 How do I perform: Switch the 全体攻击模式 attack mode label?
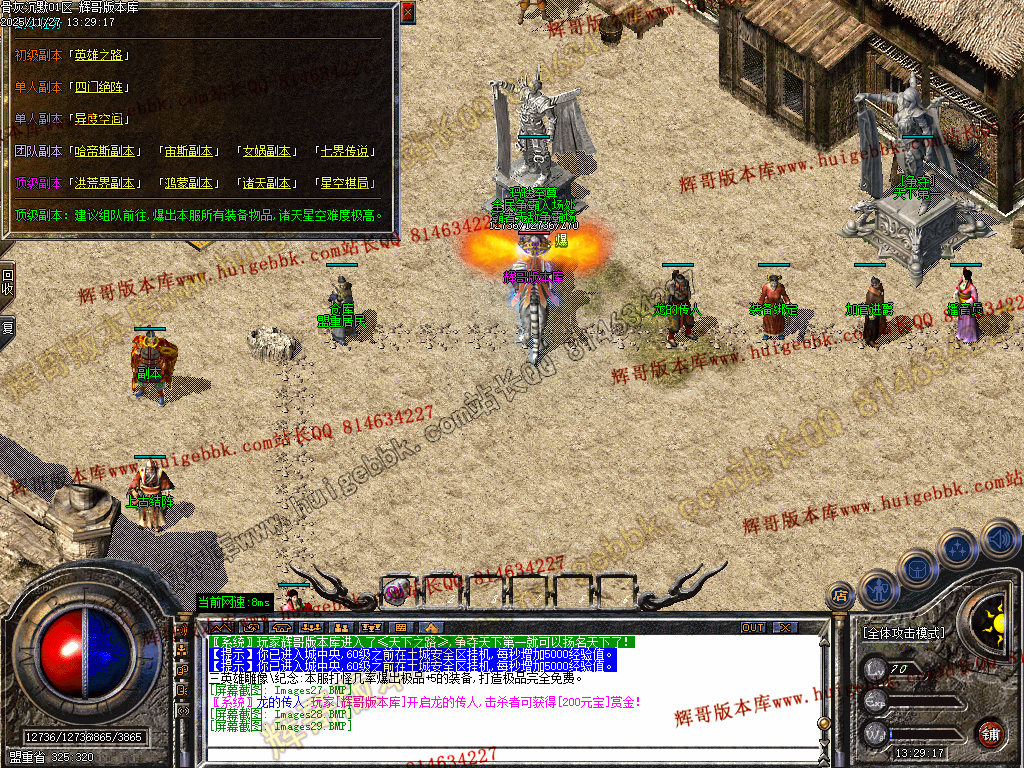[x=903, y=633]
